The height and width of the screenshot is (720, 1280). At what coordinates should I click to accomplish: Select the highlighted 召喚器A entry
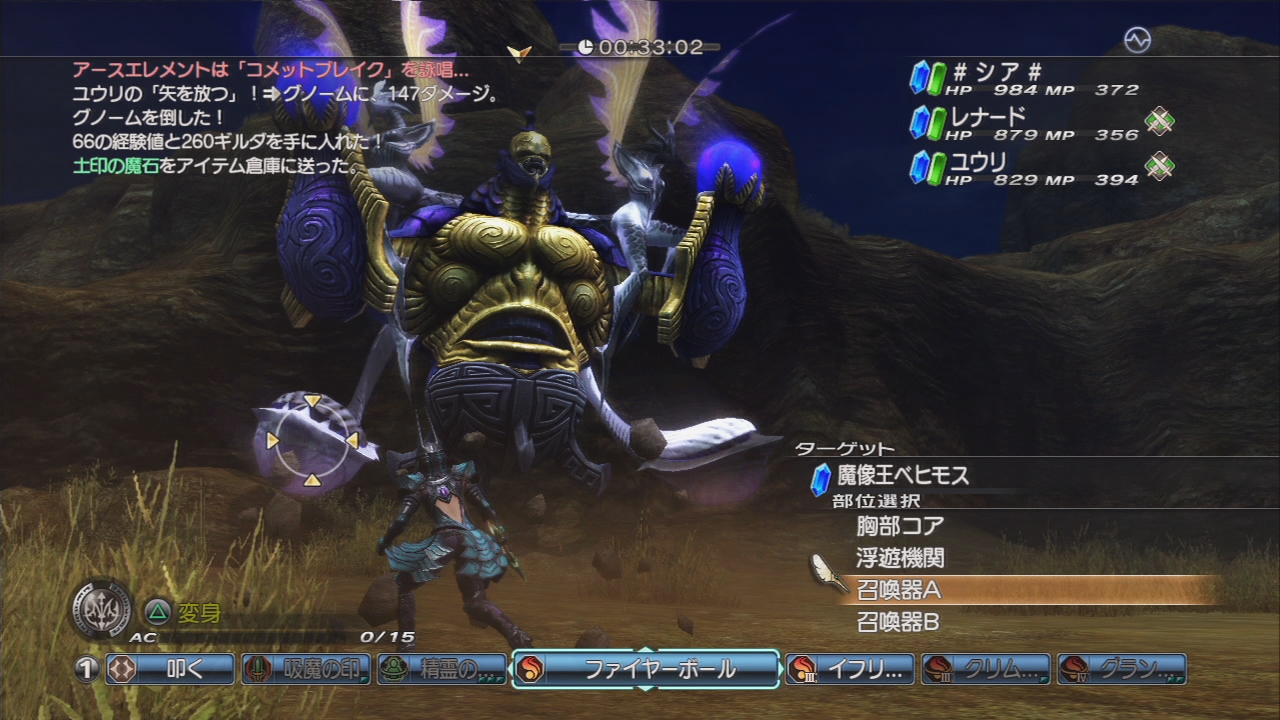point(900,590)
